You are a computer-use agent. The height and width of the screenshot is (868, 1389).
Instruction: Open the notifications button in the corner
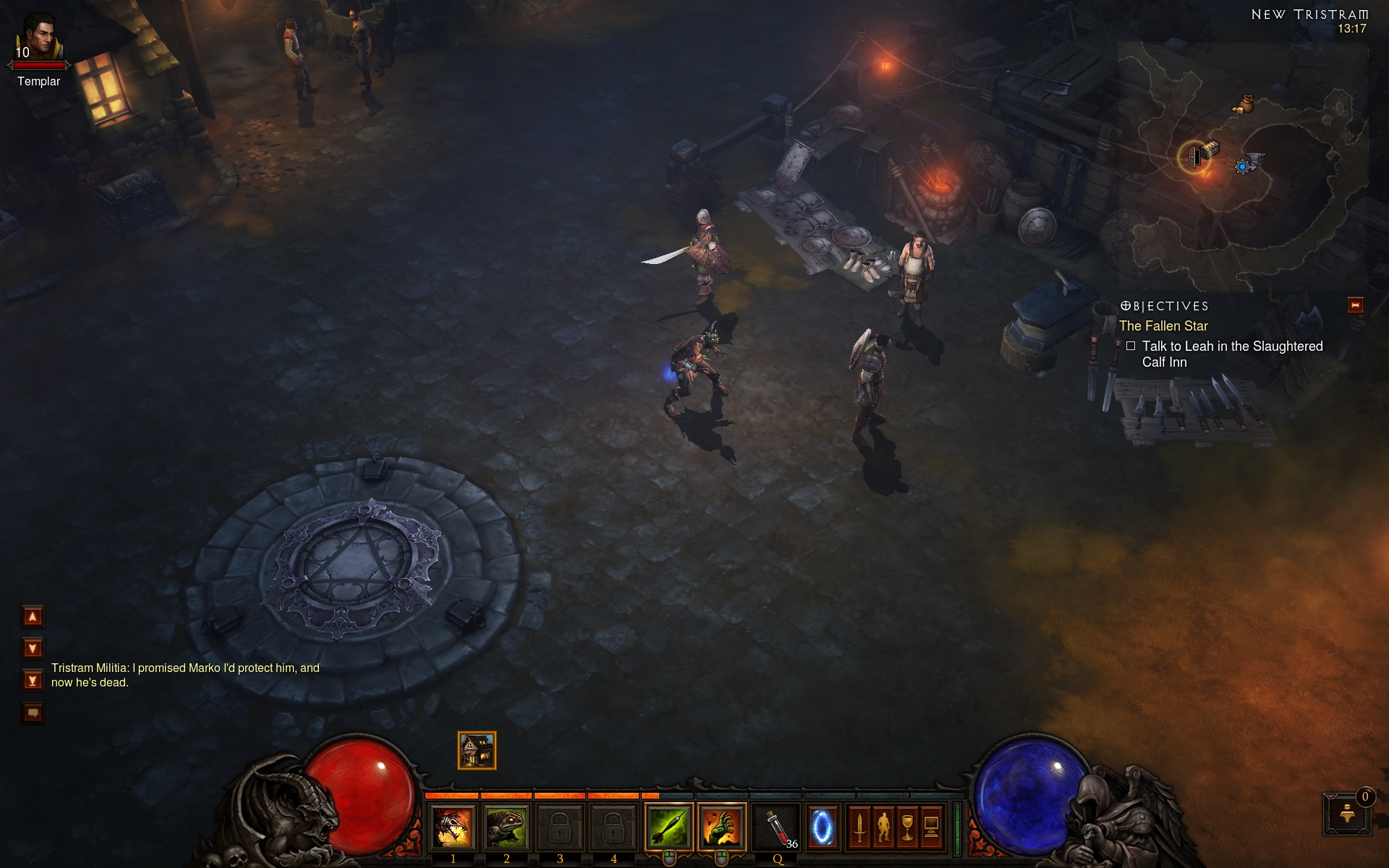pyautogui.click(x=1347, y=814)
